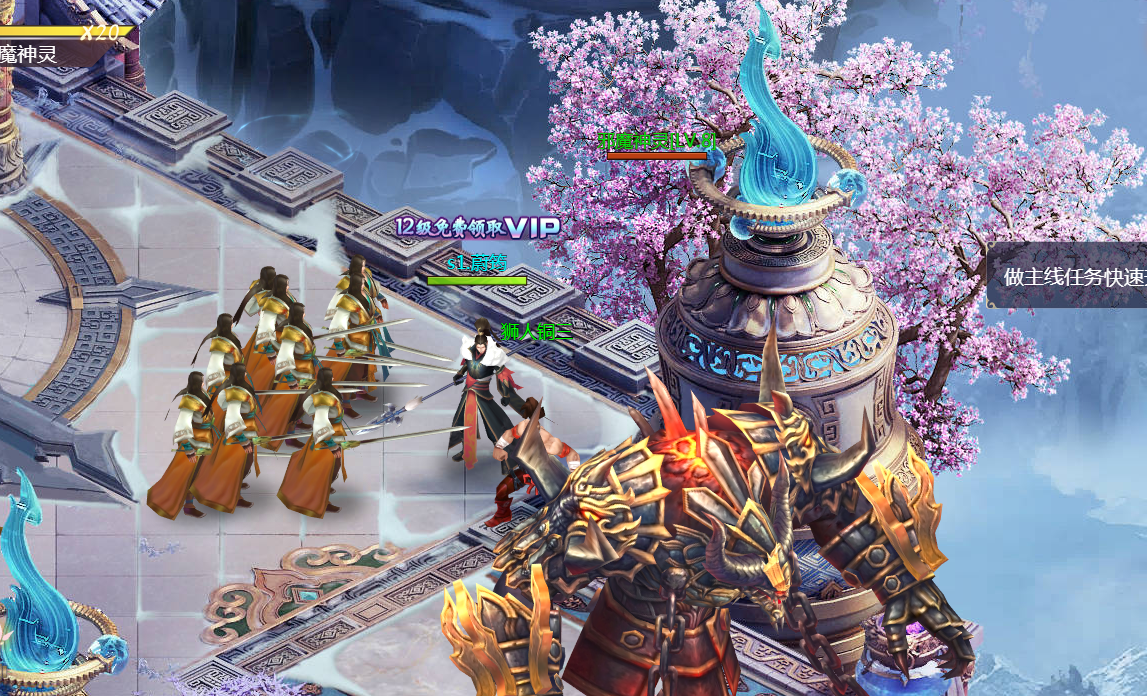The width and height of the screenshot is (1147, 696).
Task: Click the 12级免费领取VIP banner
Action: click(477, 228)
